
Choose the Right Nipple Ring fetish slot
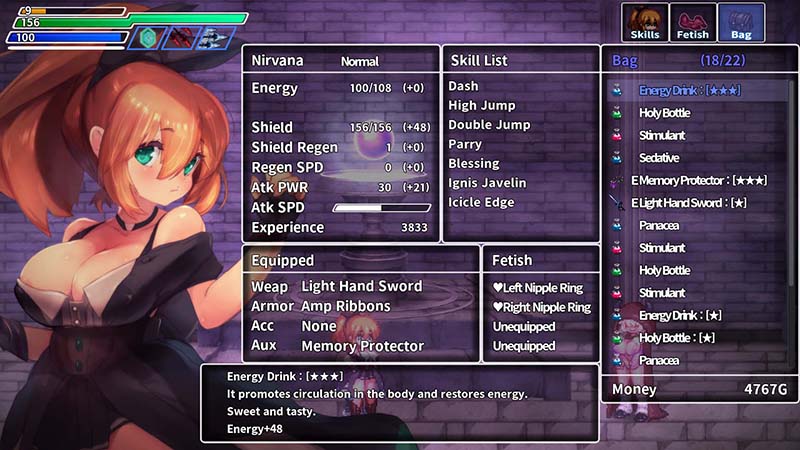[x=541, y=308]
